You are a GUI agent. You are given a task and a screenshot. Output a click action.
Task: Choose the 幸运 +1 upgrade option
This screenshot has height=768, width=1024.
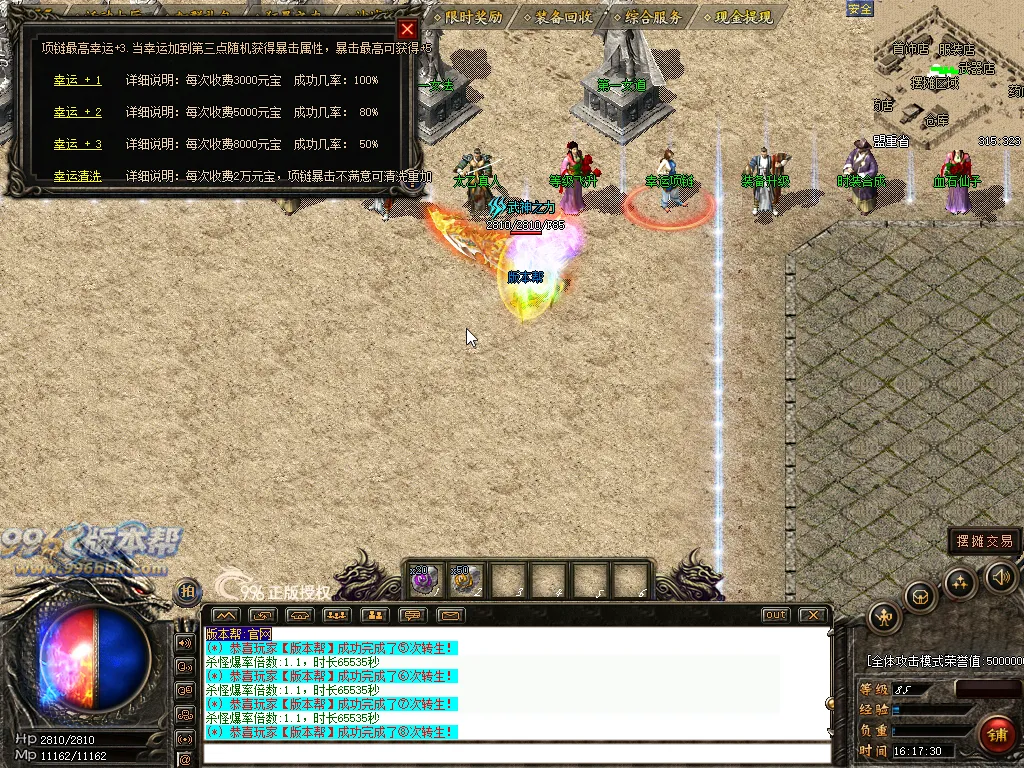(x=77, y=80)
